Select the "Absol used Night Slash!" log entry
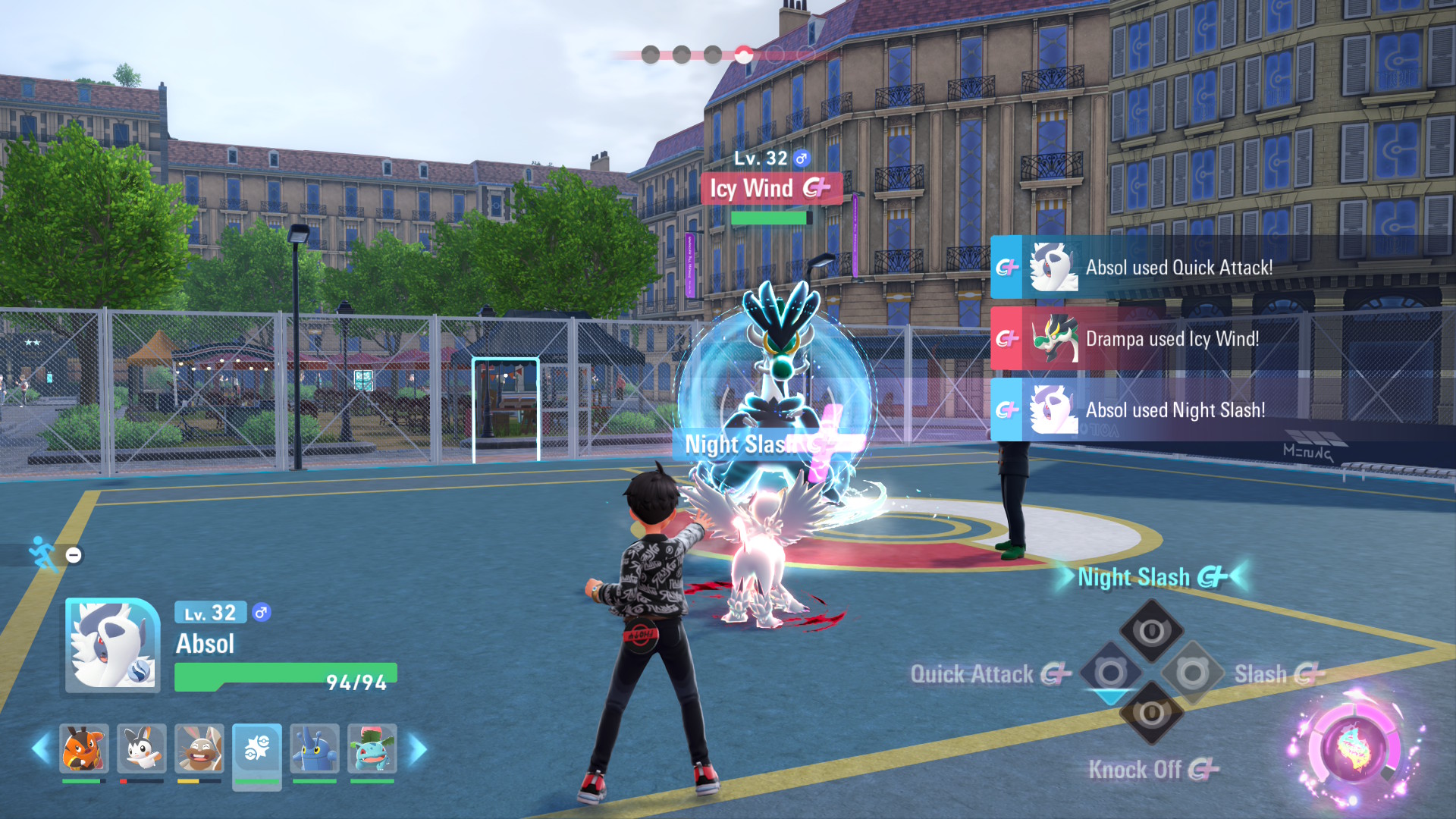The width and height of the screenshot is (1456, 819). pos(1175,409)
